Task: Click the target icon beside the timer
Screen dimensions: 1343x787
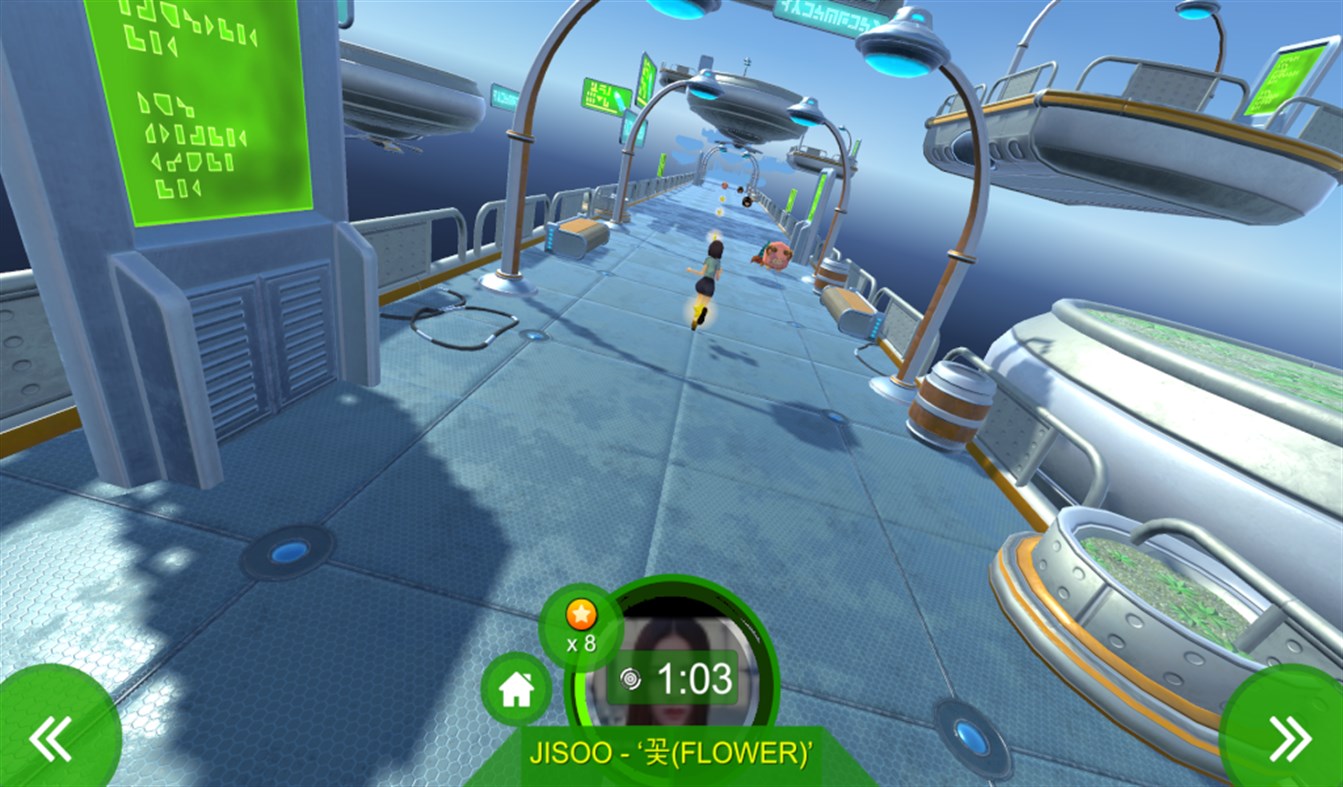Action: tap(632, 677)
